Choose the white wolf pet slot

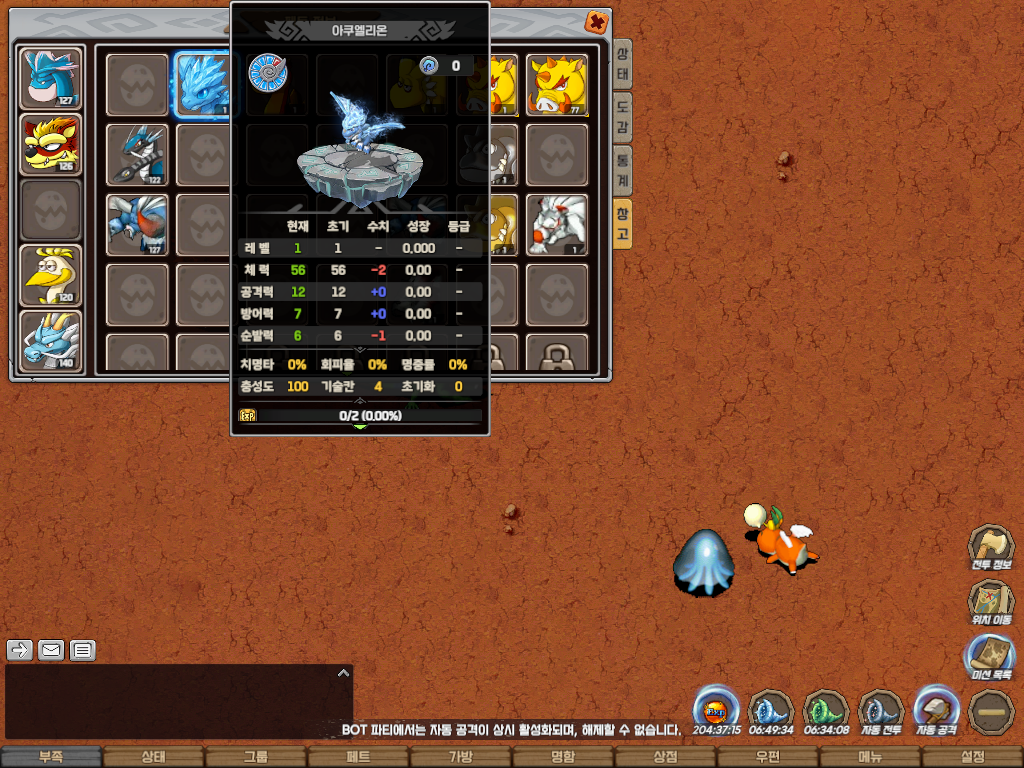(557, 224)
